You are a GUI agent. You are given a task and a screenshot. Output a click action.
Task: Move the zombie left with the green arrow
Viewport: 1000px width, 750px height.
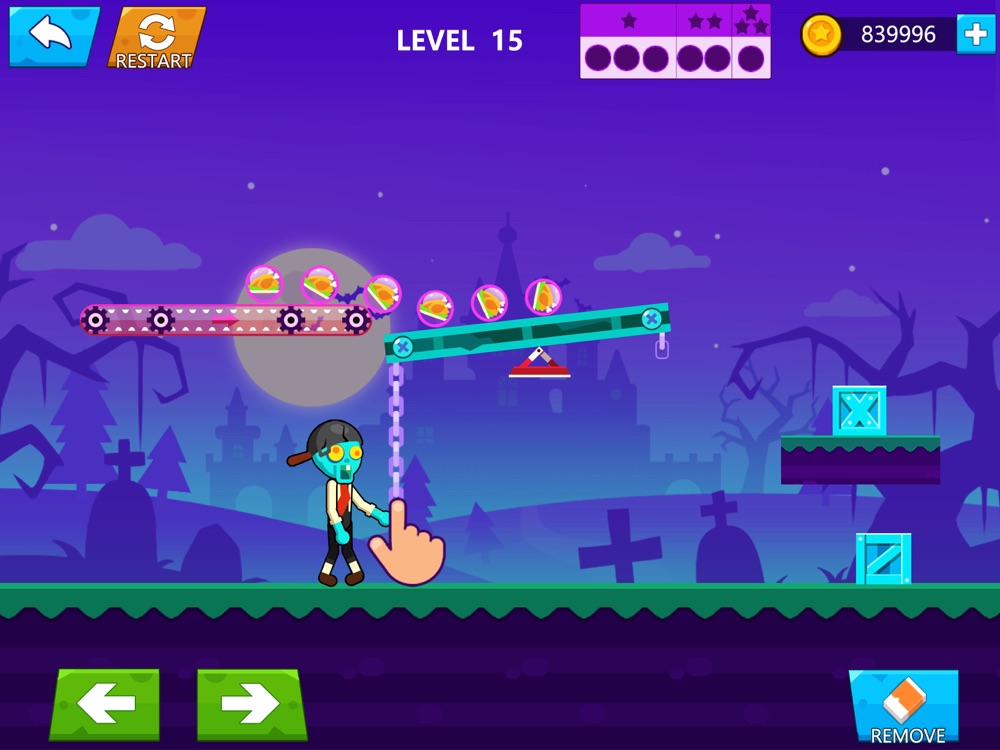pyautogui.click(x=105, y=704)
